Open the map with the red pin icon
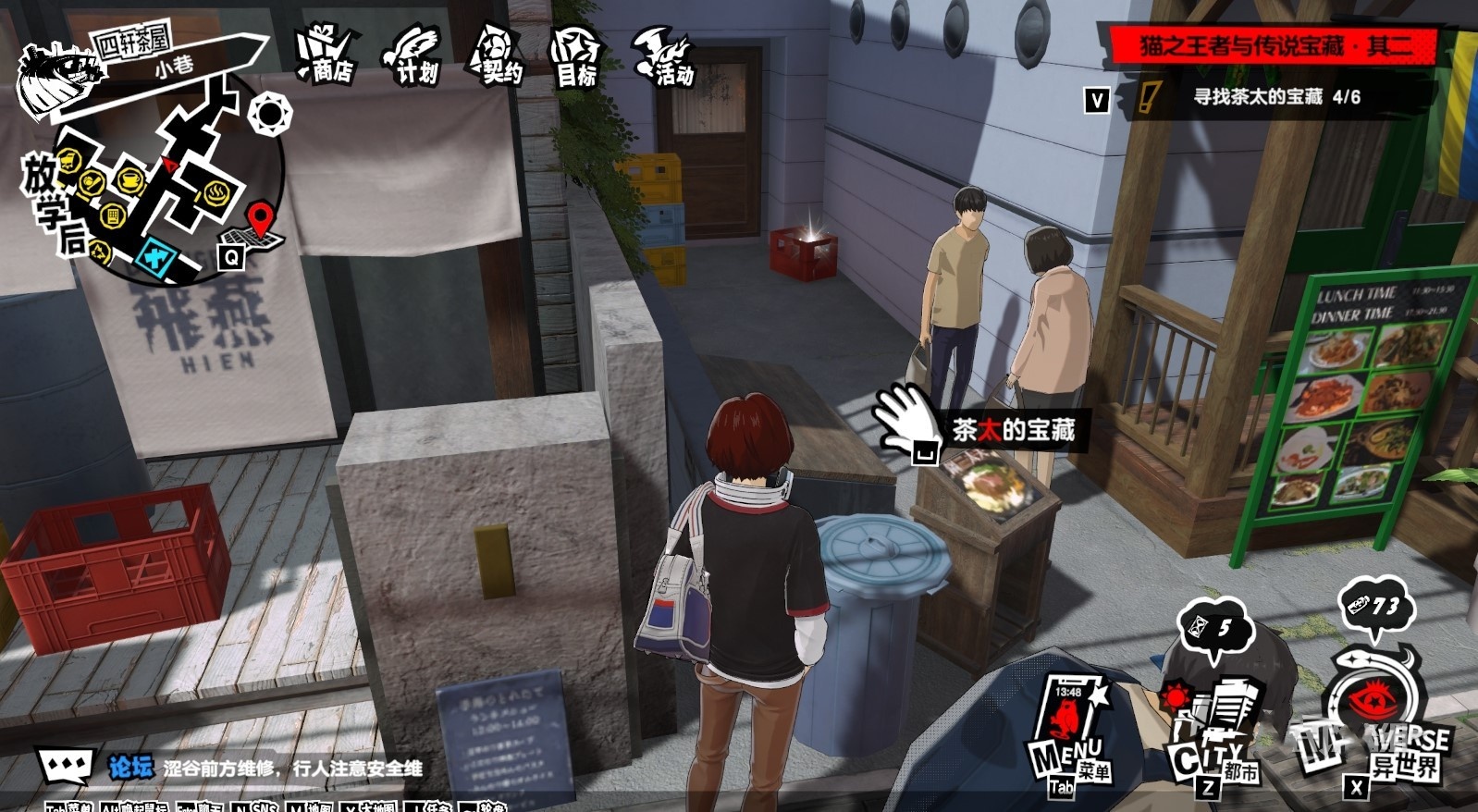The image size is (1478, 812). click(258, 227)
